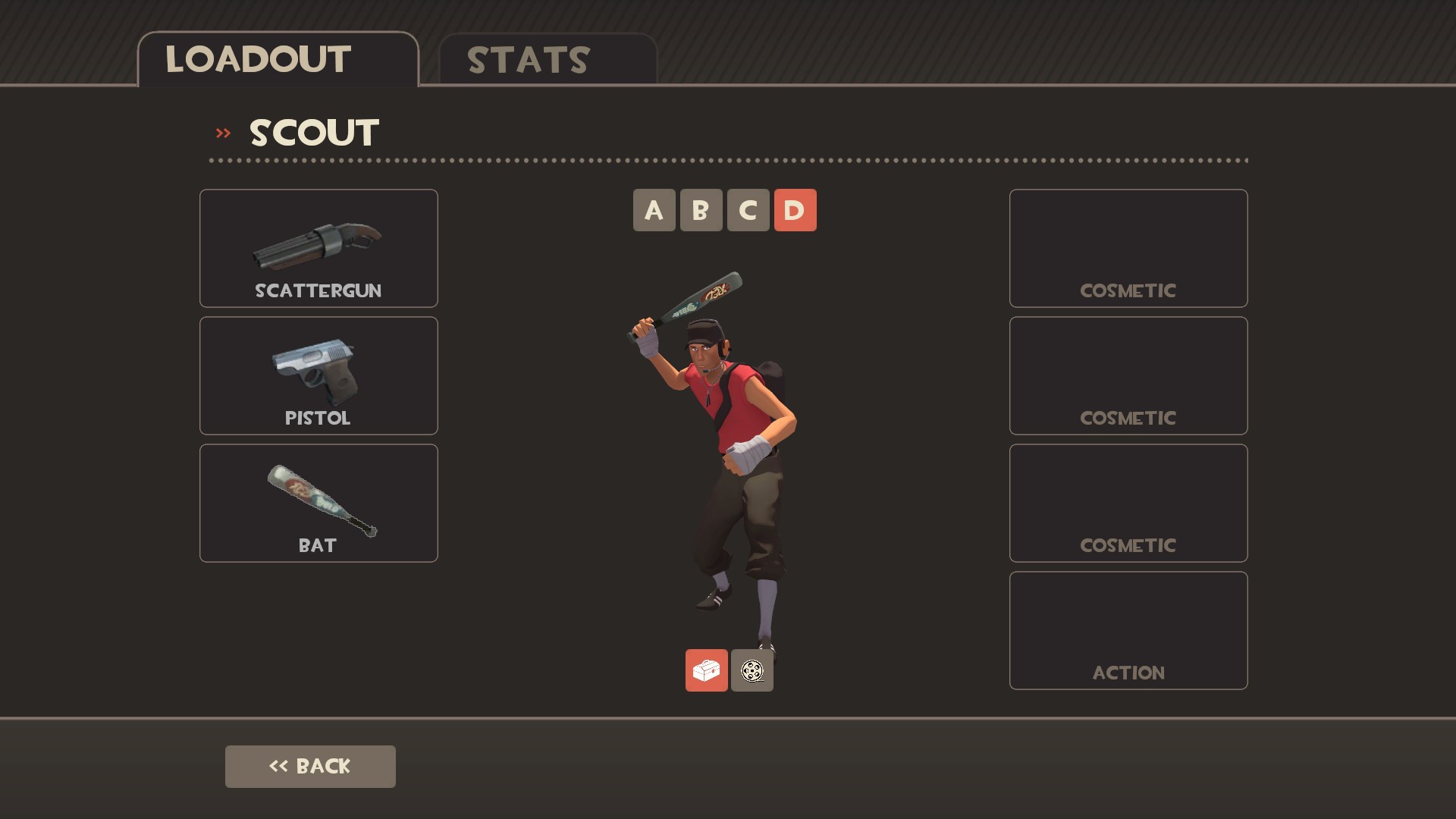Open the taunt loadout via film reel icon
The width and height of the screenshot is (1456, 819).
pos(752,670)
